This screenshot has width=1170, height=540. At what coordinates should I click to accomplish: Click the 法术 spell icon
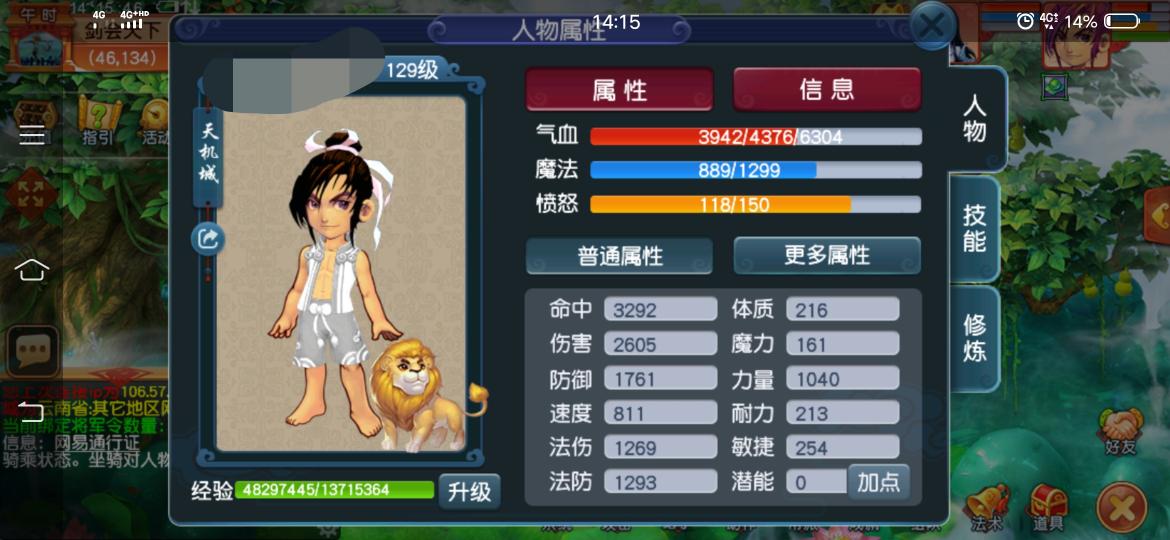point(985,505)
